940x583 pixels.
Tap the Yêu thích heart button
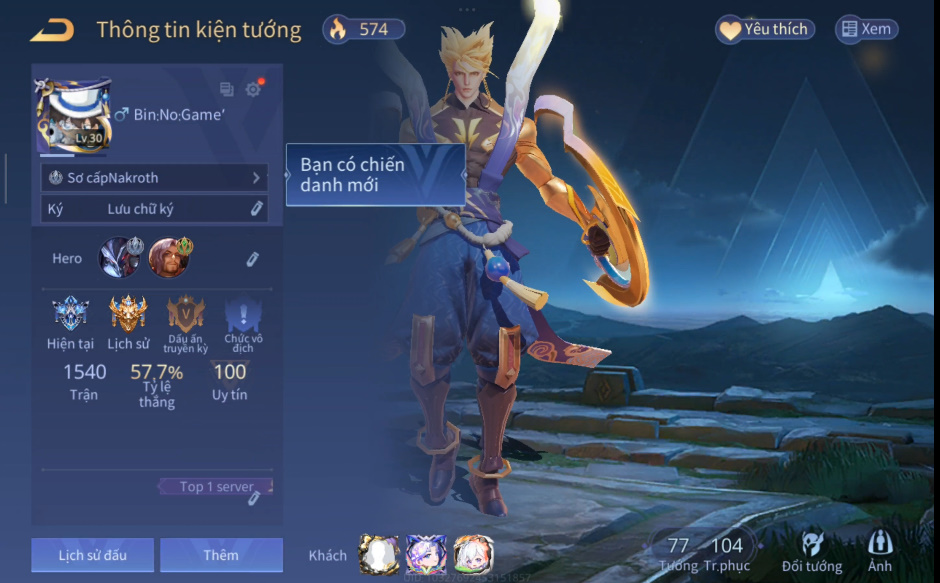click(765, 30)
